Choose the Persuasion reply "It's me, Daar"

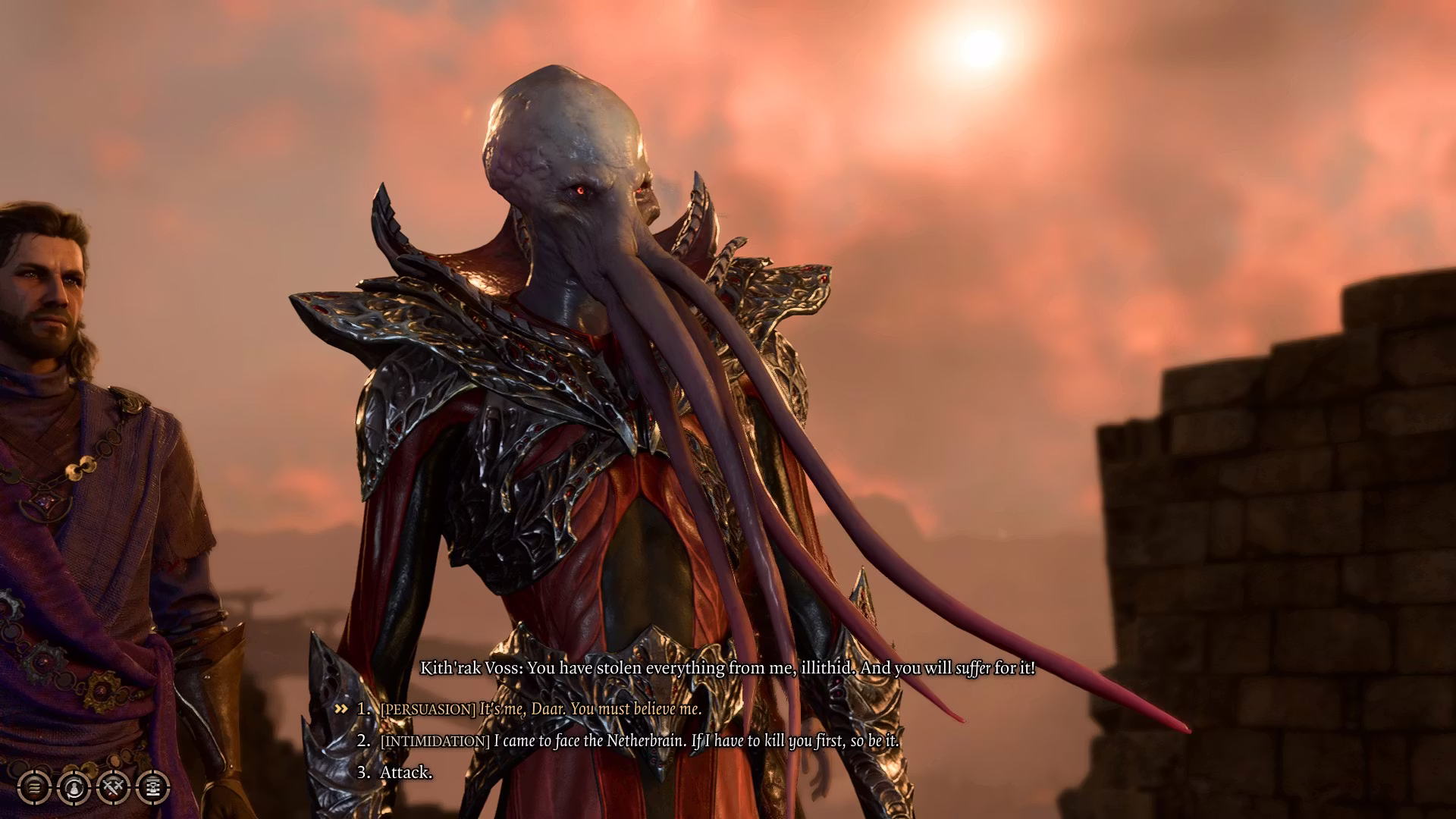pyautogui.click(x=540, y=709)
